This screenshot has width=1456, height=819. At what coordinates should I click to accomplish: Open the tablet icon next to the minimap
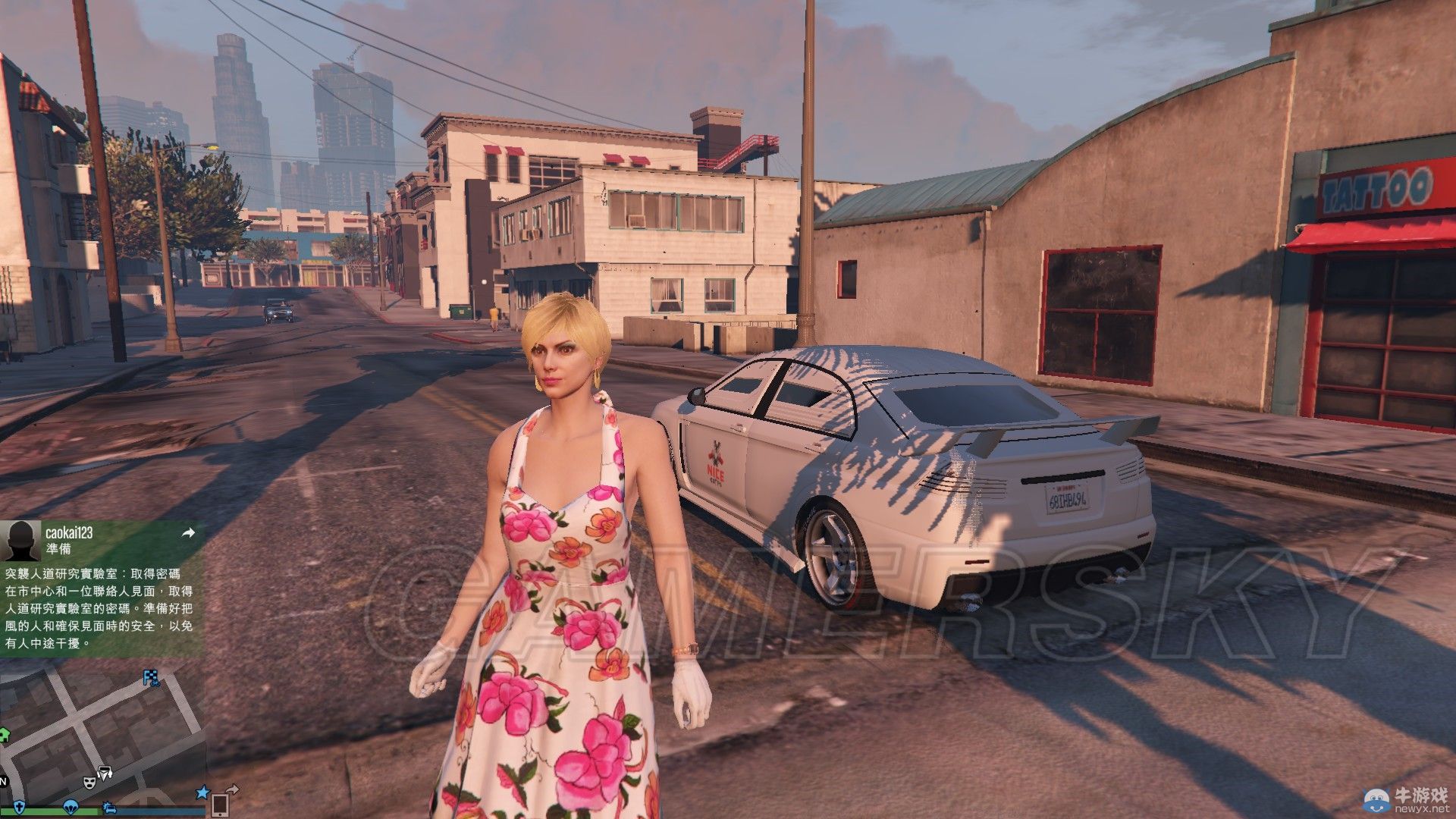pyautogui.click(x=221, y=806)
